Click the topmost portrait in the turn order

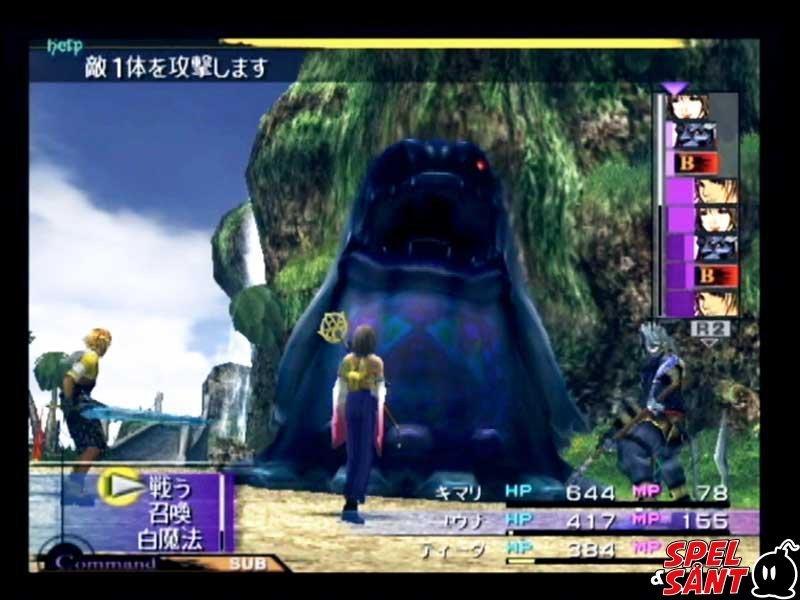pos(690,107)
